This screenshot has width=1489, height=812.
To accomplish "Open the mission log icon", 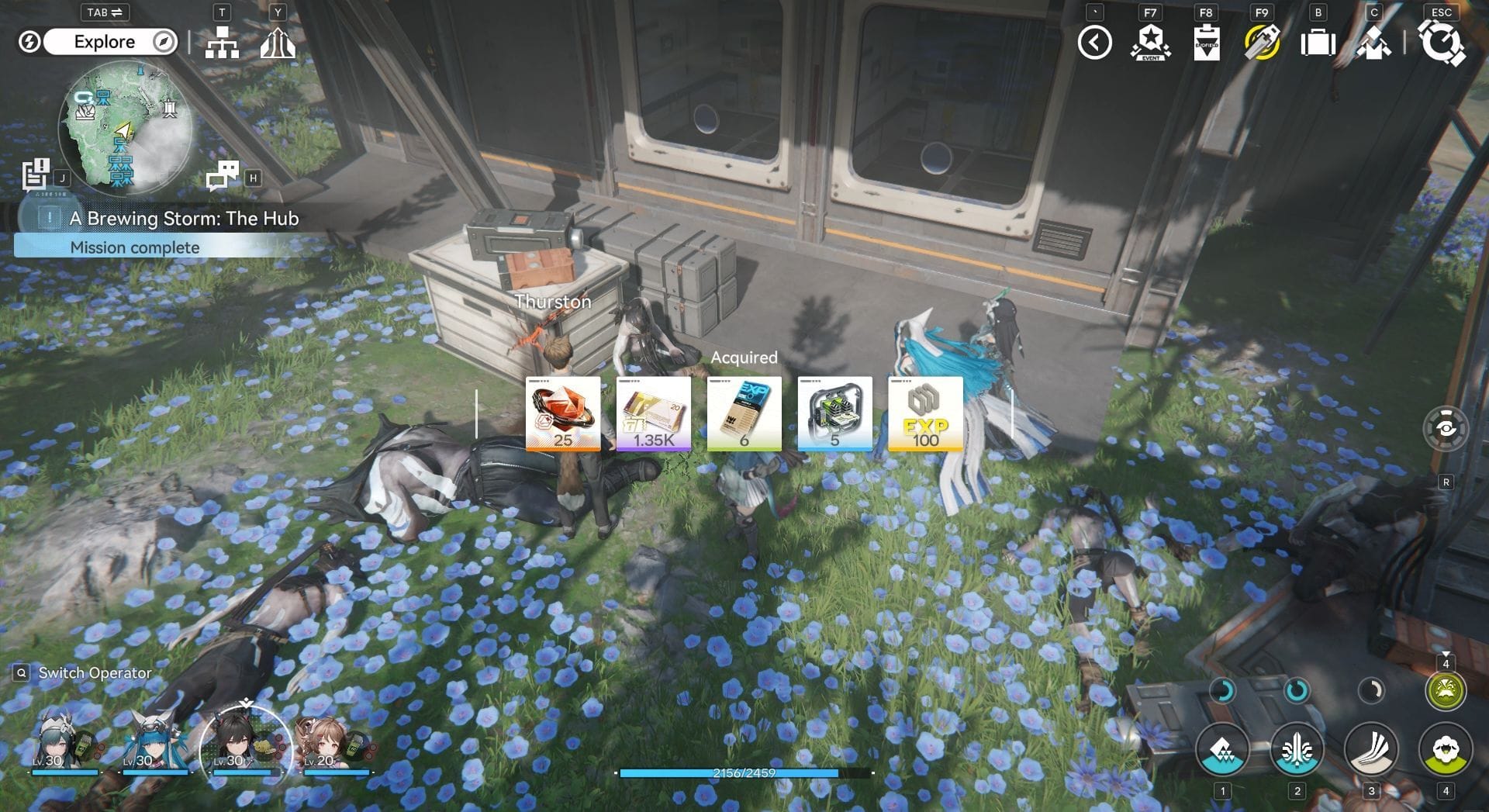I will click(x=36, y=174).
